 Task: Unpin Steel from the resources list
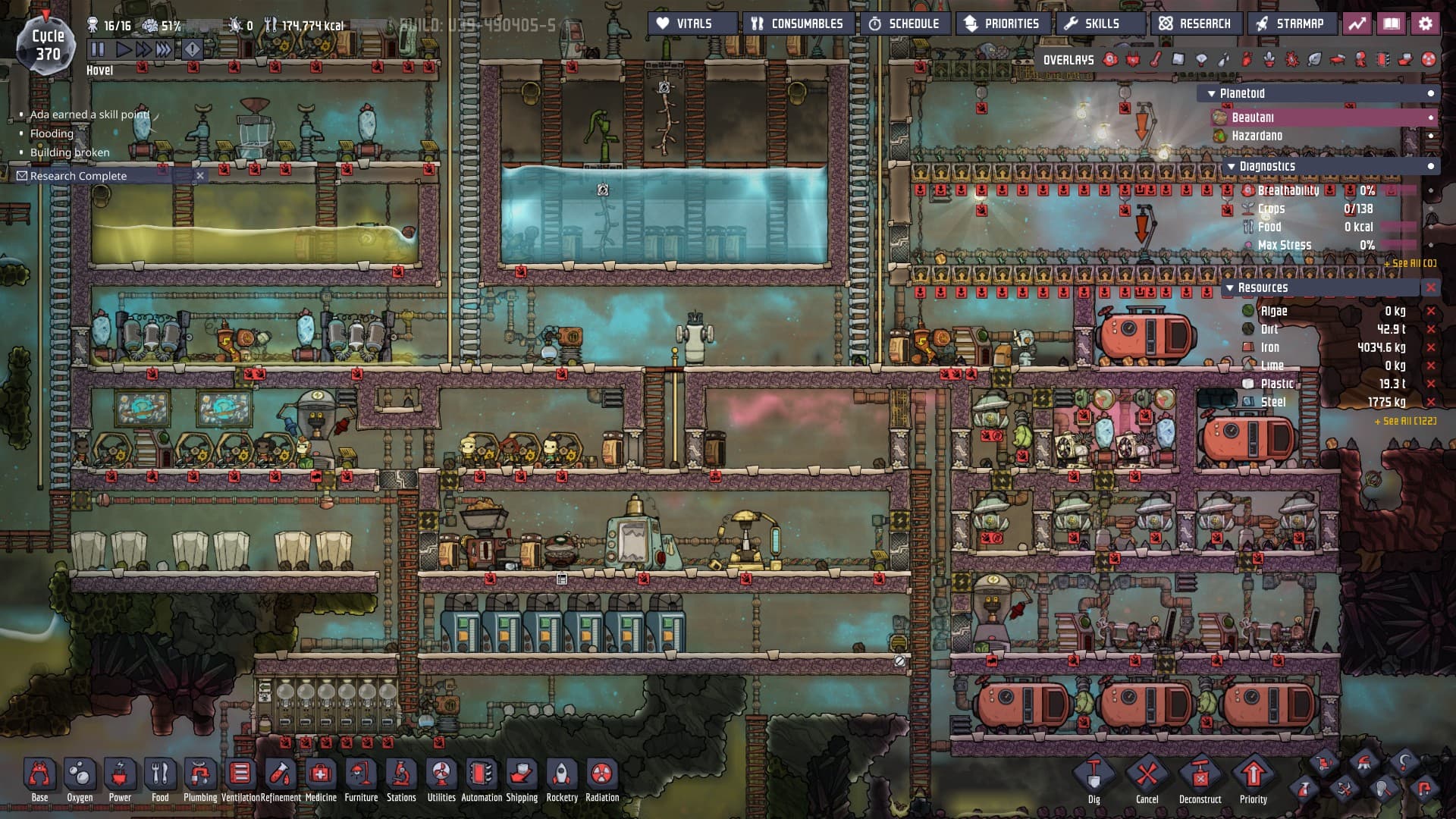coord(1431,403)
